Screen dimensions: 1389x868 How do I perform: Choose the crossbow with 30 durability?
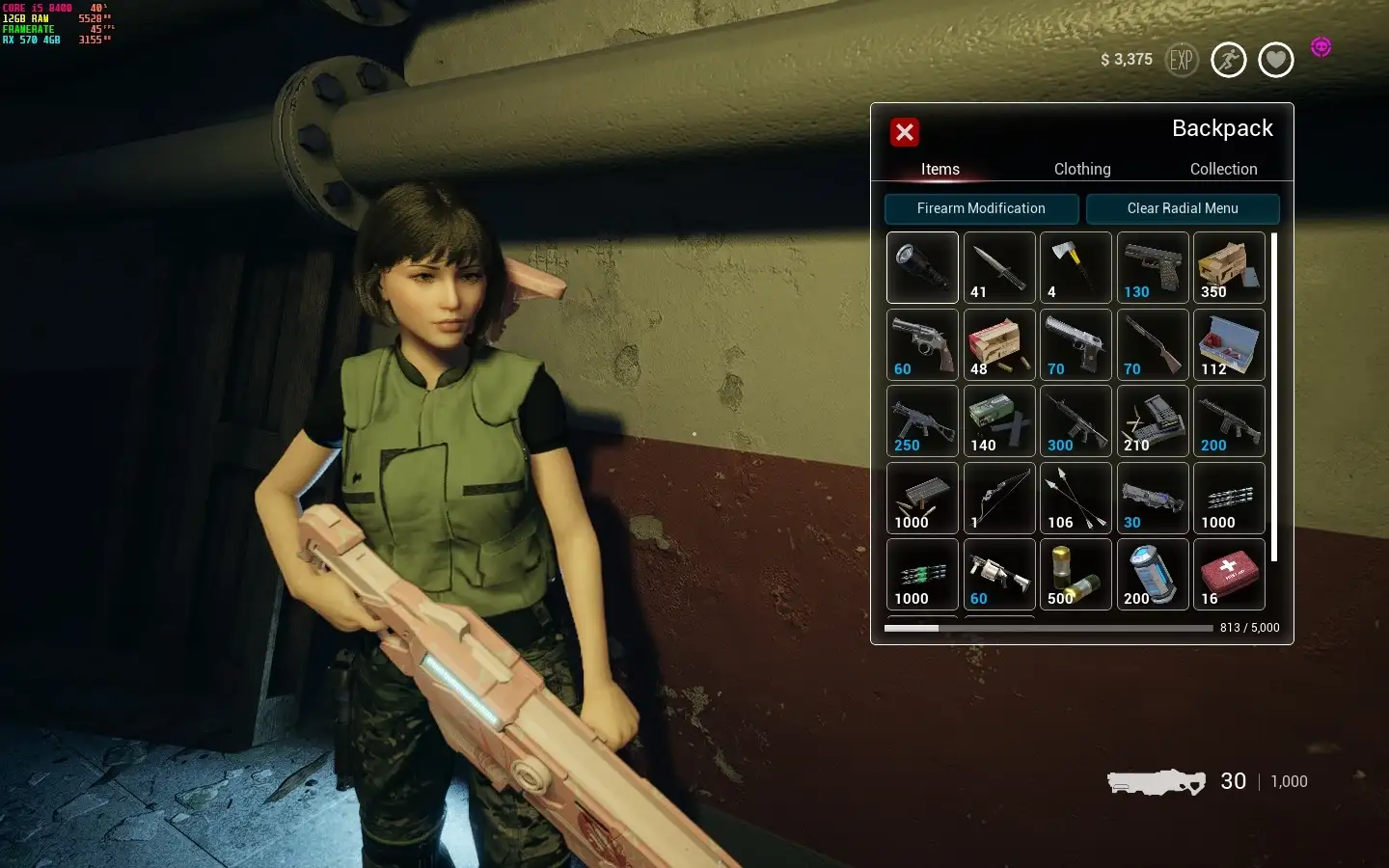coord(1153,499)
